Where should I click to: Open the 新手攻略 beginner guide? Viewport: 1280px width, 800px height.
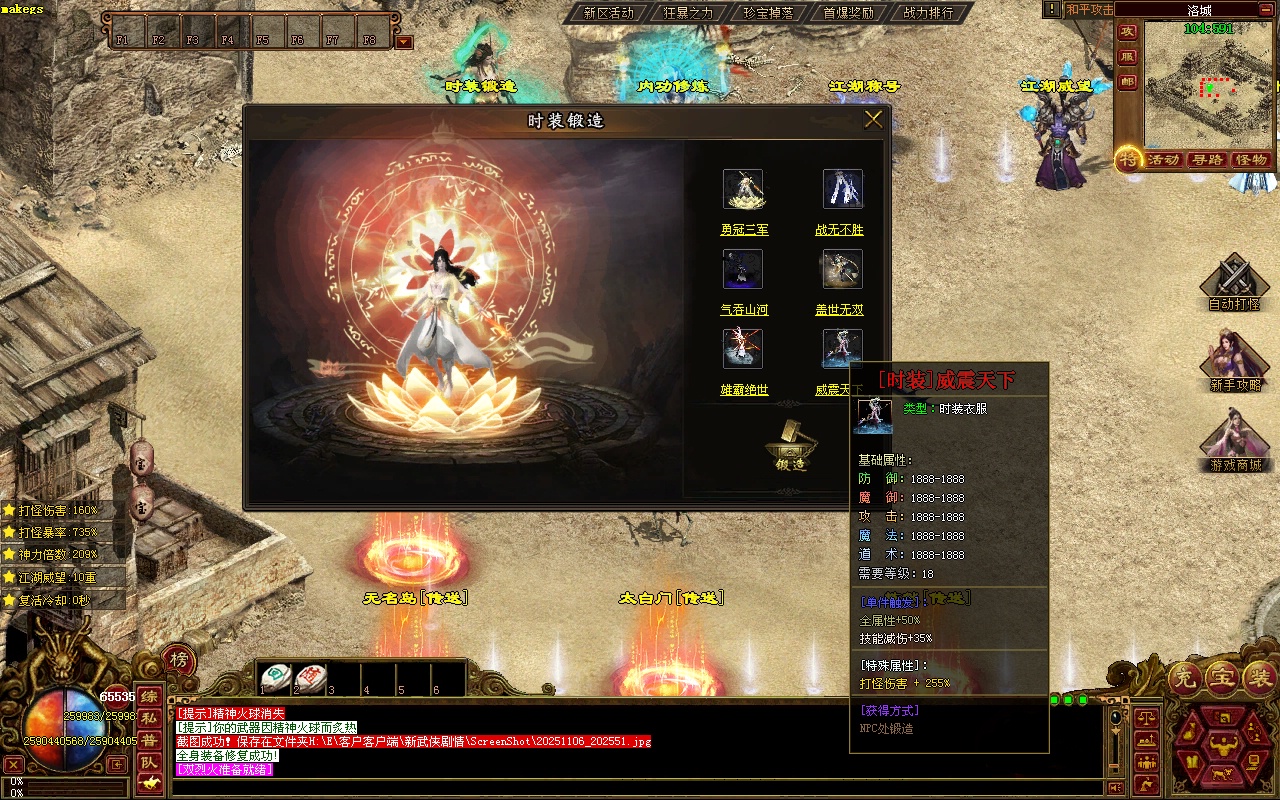[x=1234, y=365]
